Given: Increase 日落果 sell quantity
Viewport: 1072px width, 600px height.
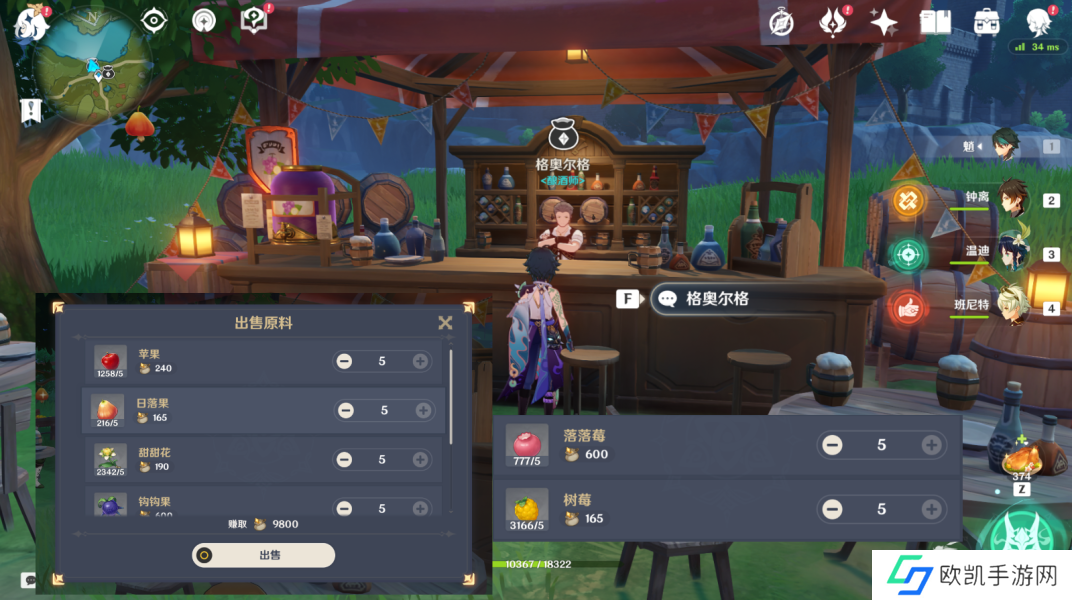Looking at the screenshot, I should click(x=423, y=410).
